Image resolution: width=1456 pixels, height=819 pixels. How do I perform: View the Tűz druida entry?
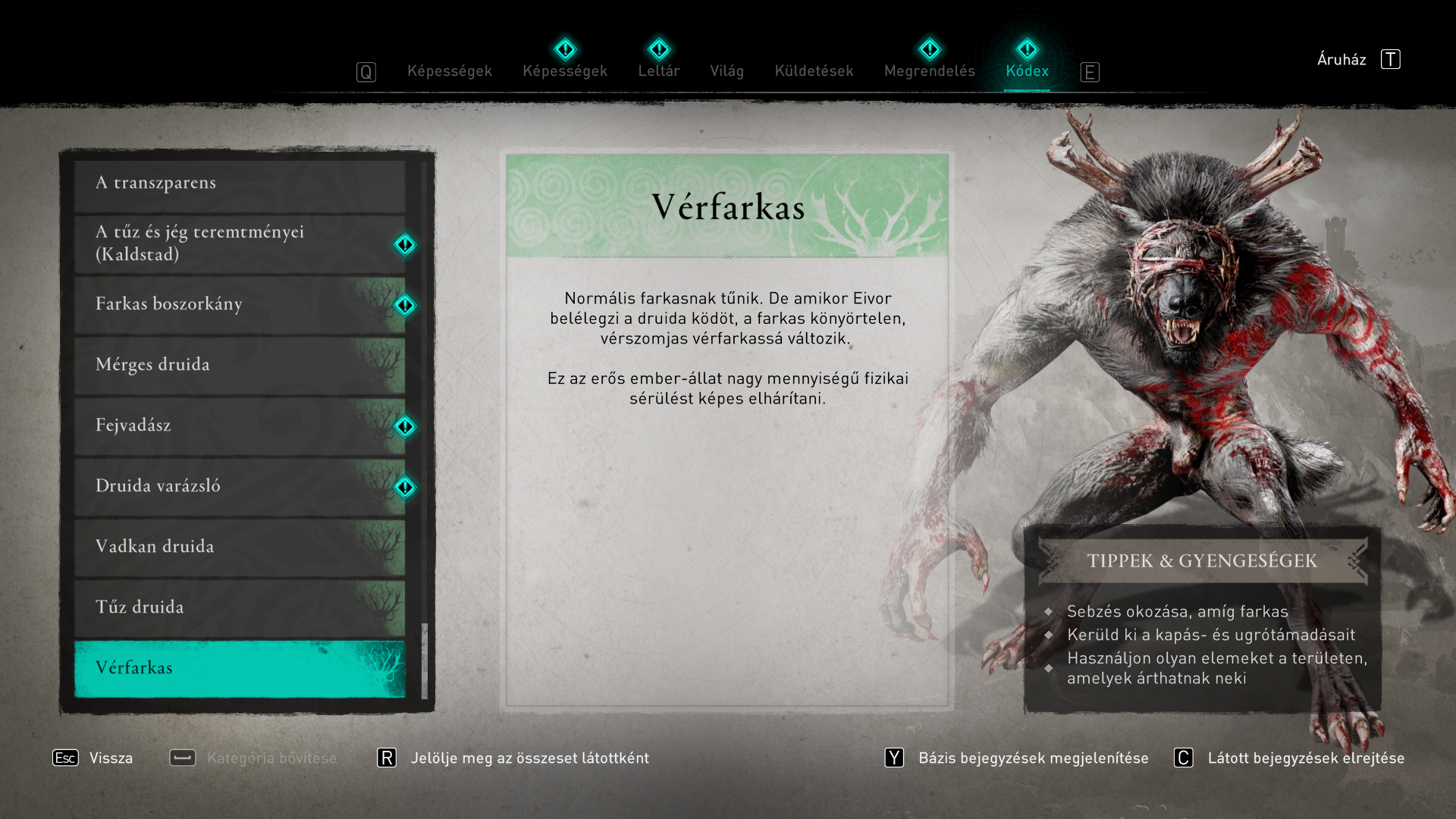(240, 608)
